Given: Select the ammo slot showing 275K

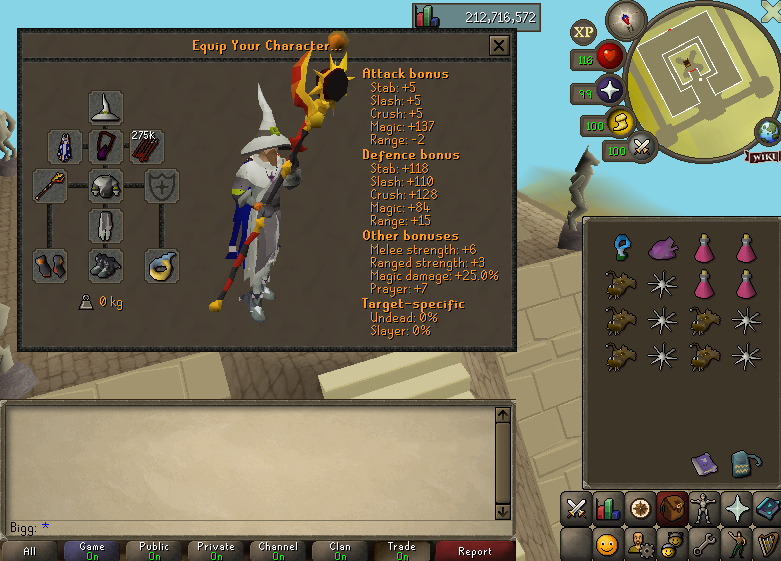Looking at the screenshot, I should [146, 147].
